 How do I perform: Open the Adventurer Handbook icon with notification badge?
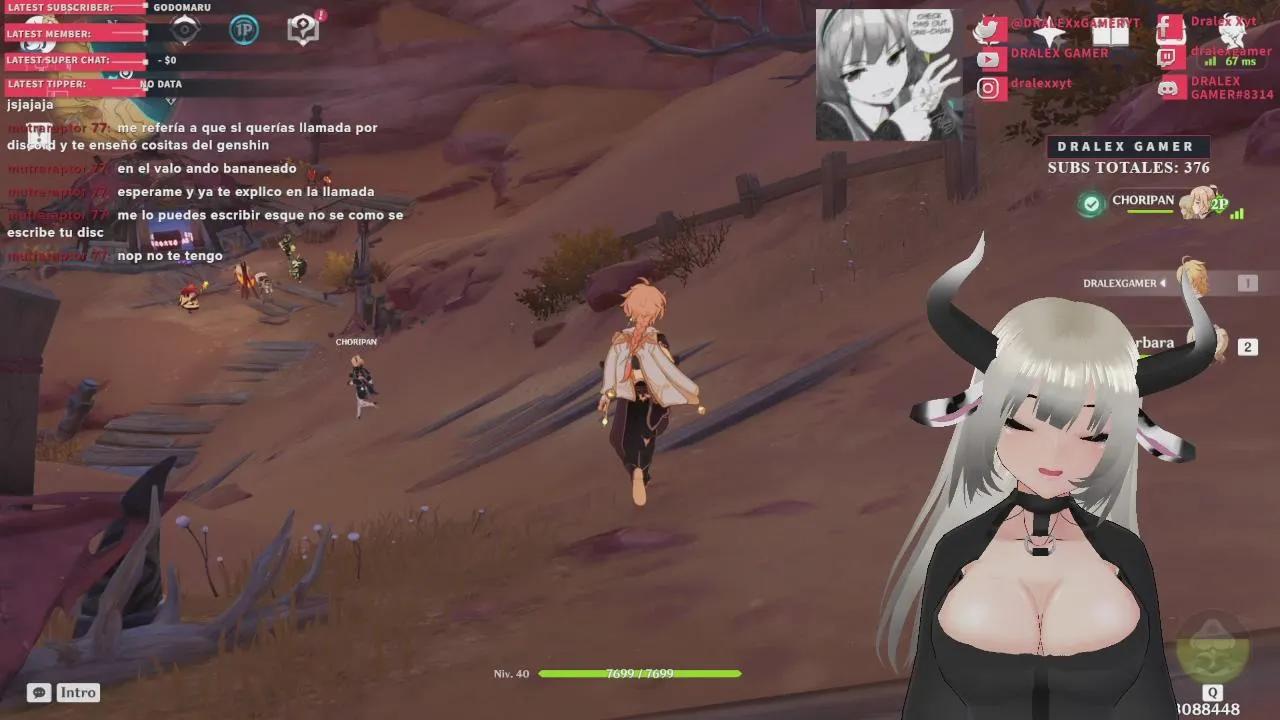(x=302, y=30)
